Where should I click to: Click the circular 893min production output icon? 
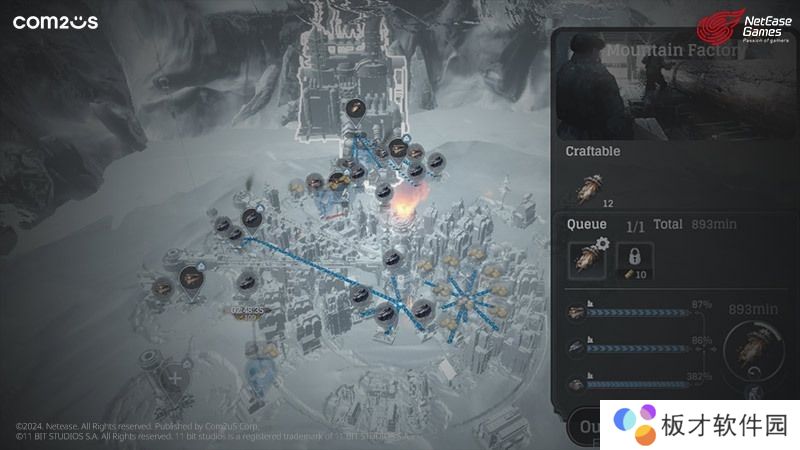[753, 346]
